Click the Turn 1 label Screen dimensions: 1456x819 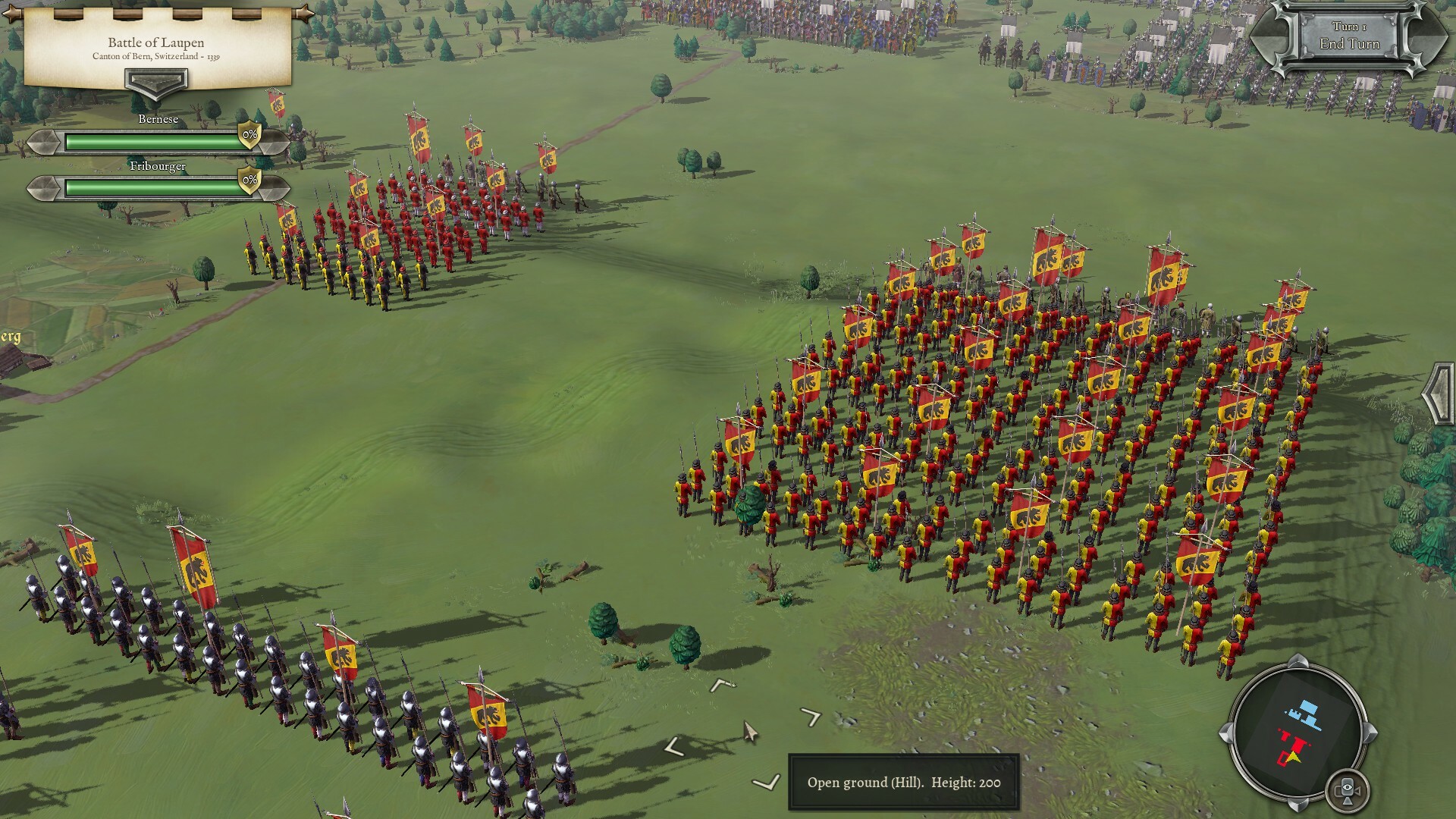point(1351,27)
